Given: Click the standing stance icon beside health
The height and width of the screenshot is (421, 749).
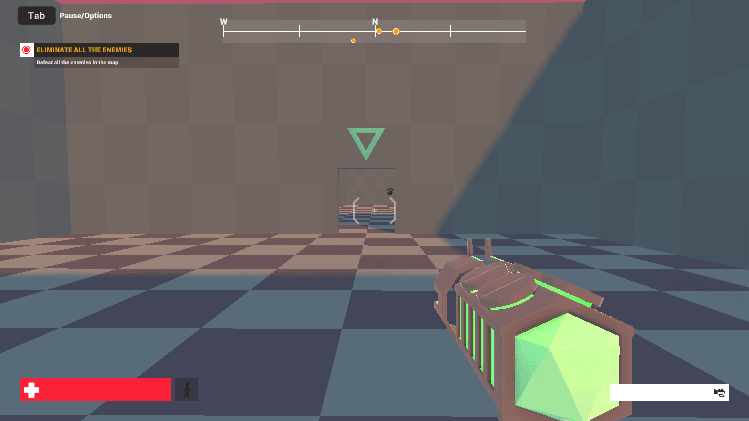Looking at the screenshot, I should coord(187,389).
